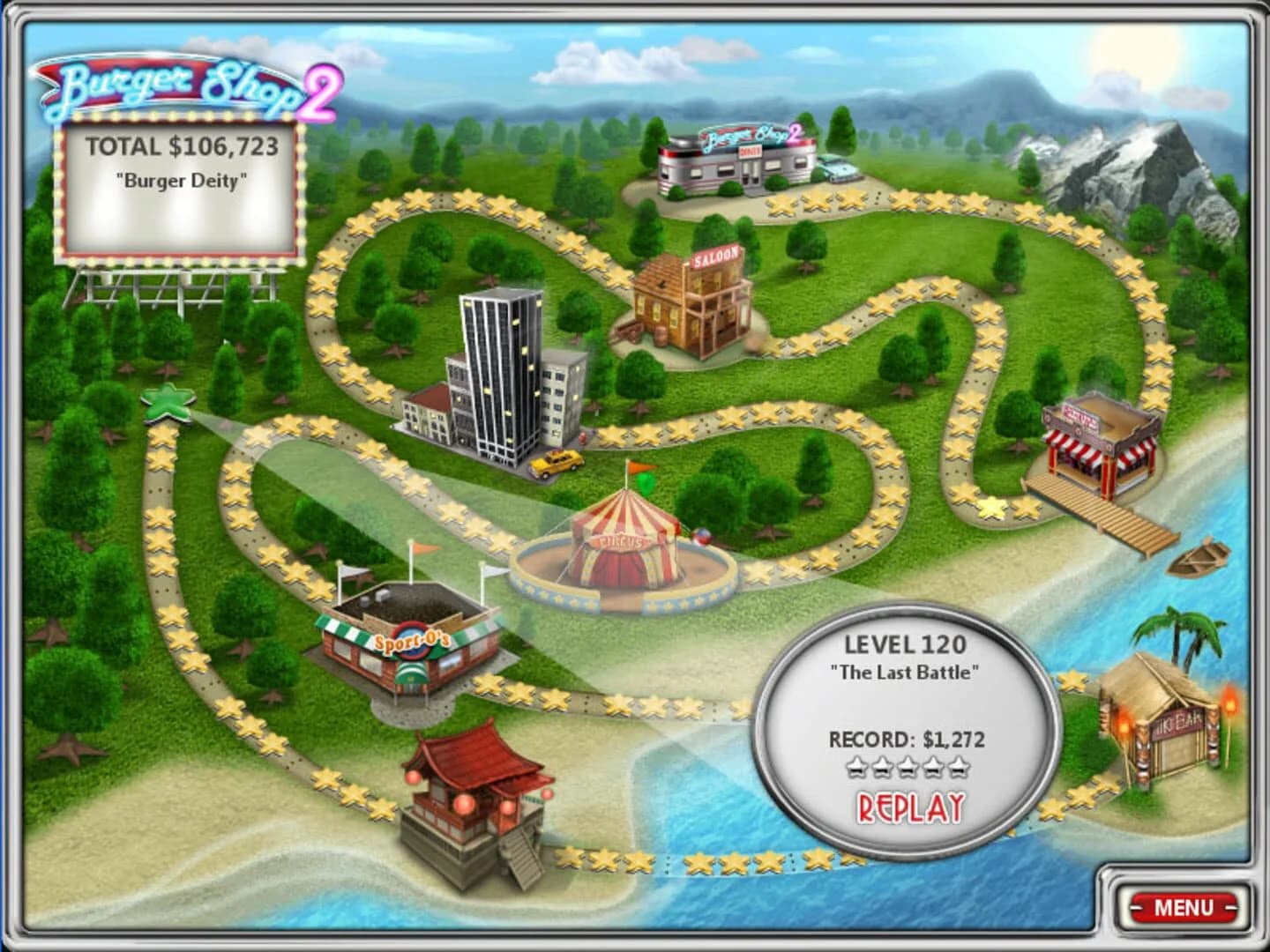
Task: Select the Saloon level building
Action: [692, 300]
